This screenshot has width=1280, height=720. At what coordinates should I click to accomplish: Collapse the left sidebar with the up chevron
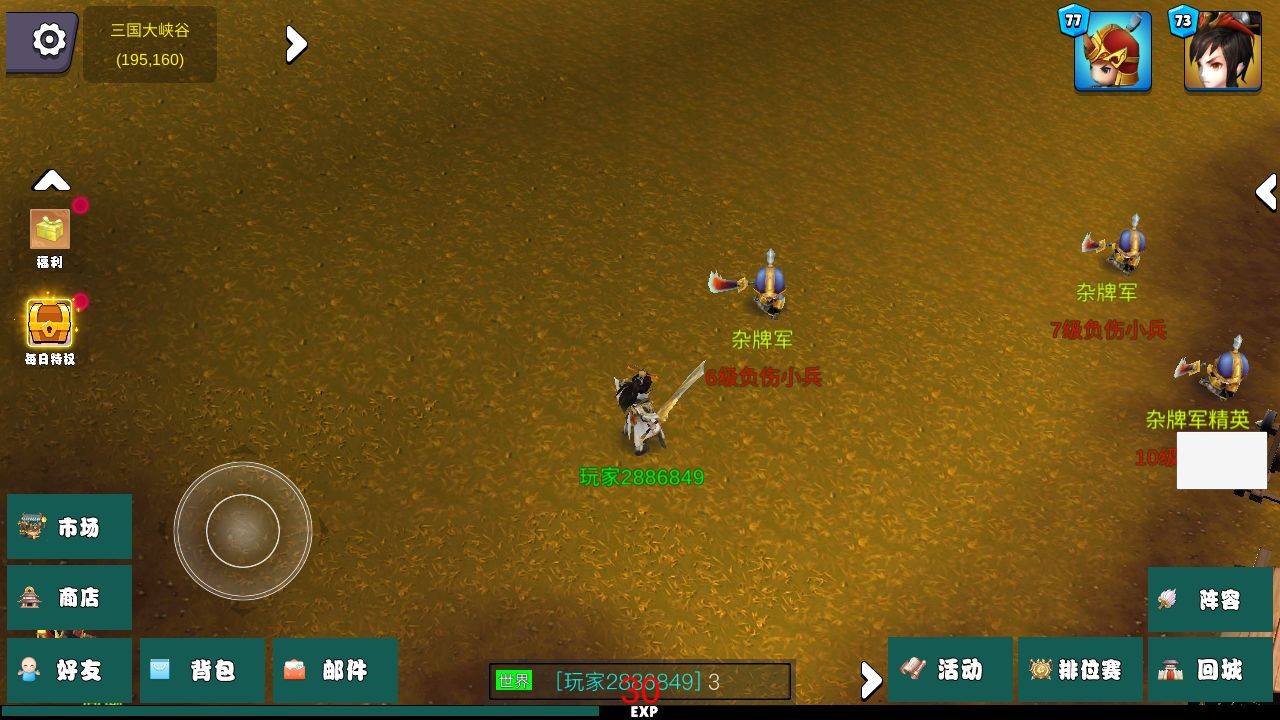(x=51, y=180)
